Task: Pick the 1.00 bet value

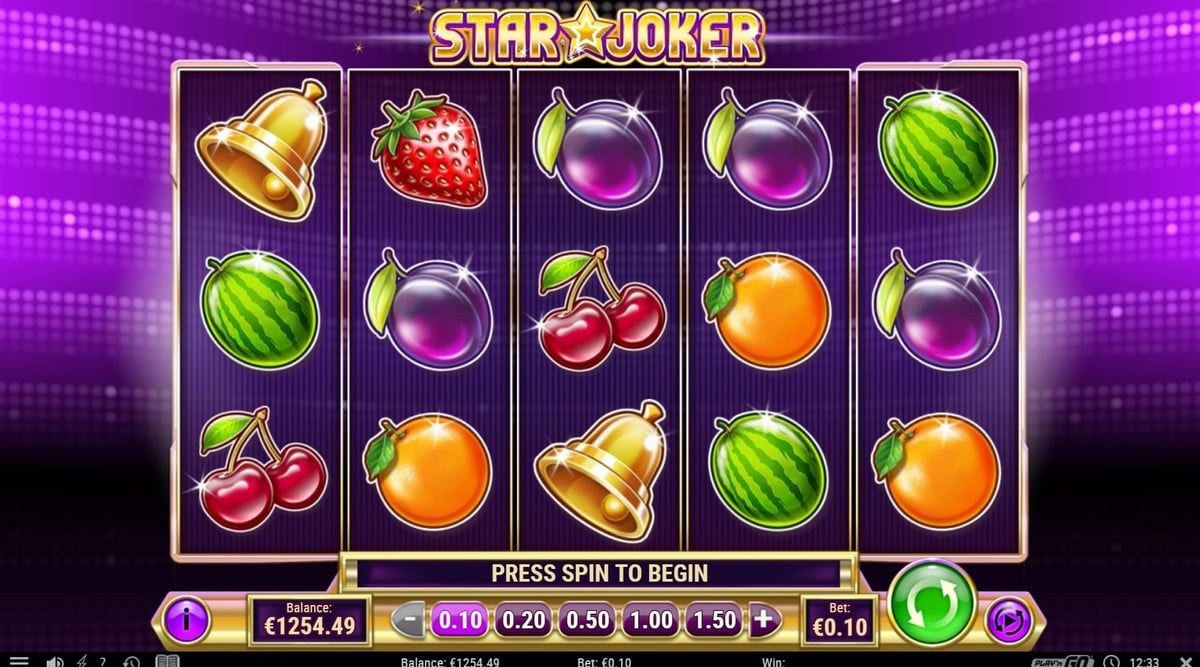Action: click(x=650, y=620)
